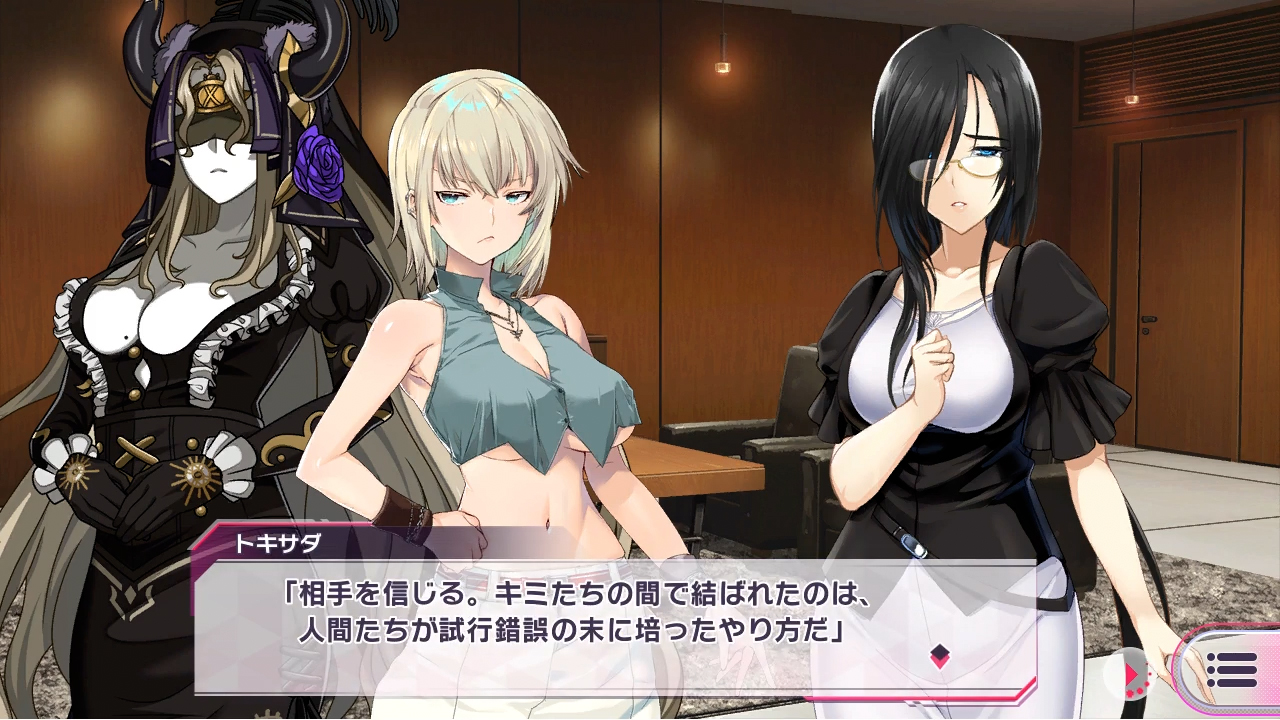
Task: Click the diamond continue indicator
Action: pyautogui.click(x=939, y=656)
